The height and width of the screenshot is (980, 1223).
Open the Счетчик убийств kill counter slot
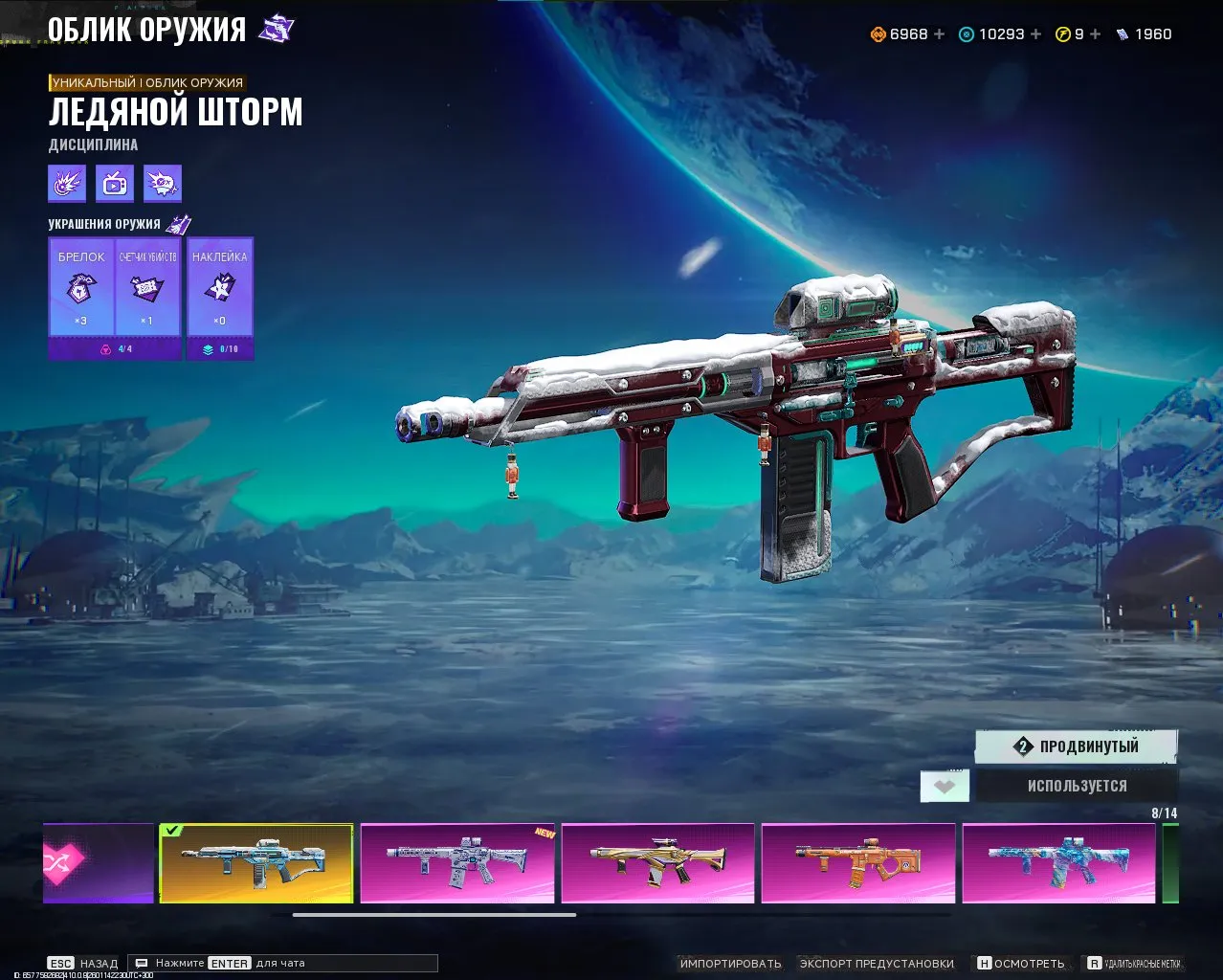click(x=147, y=287)
